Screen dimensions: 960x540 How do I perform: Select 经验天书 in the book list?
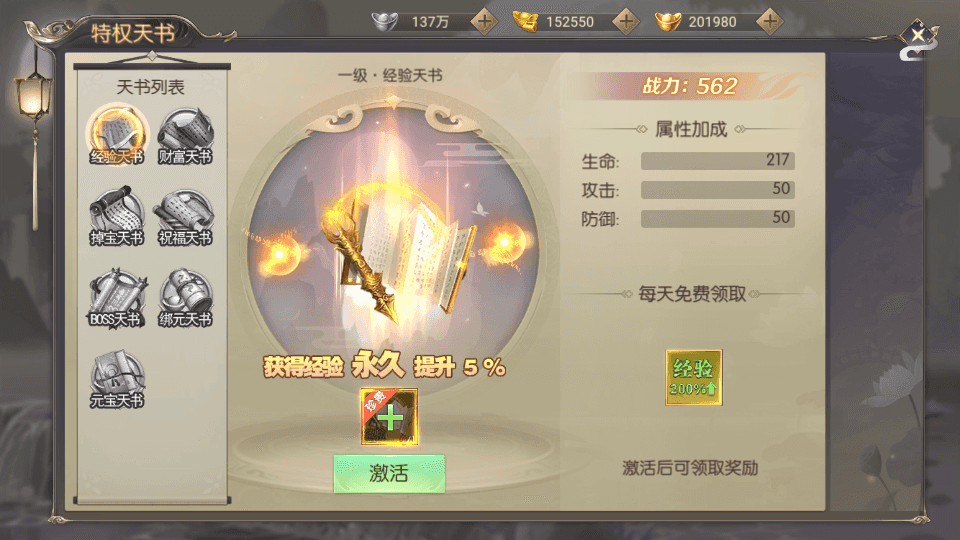[117, 135]
